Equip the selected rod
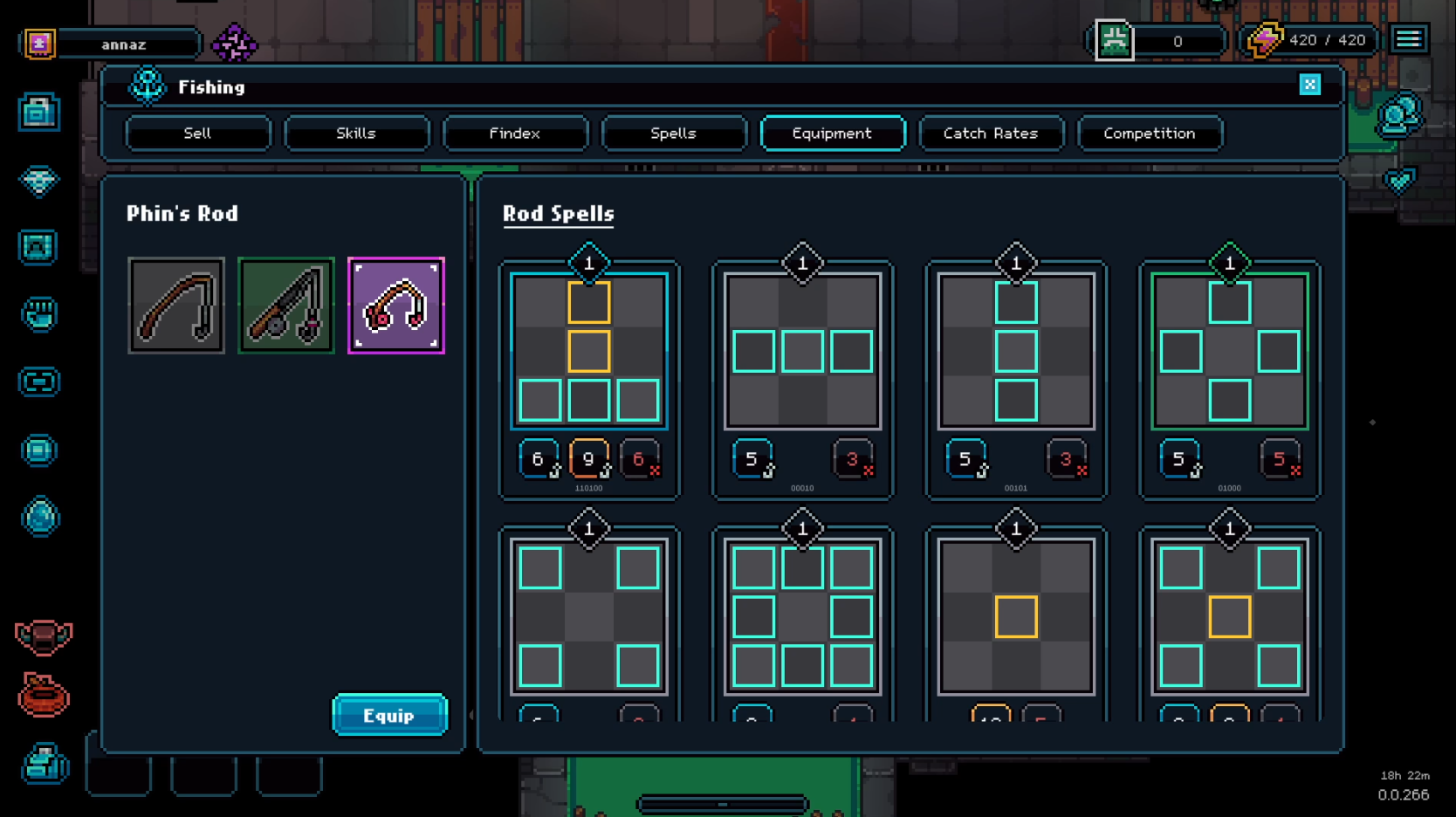 pyautogui.click(x=389, y=716)
